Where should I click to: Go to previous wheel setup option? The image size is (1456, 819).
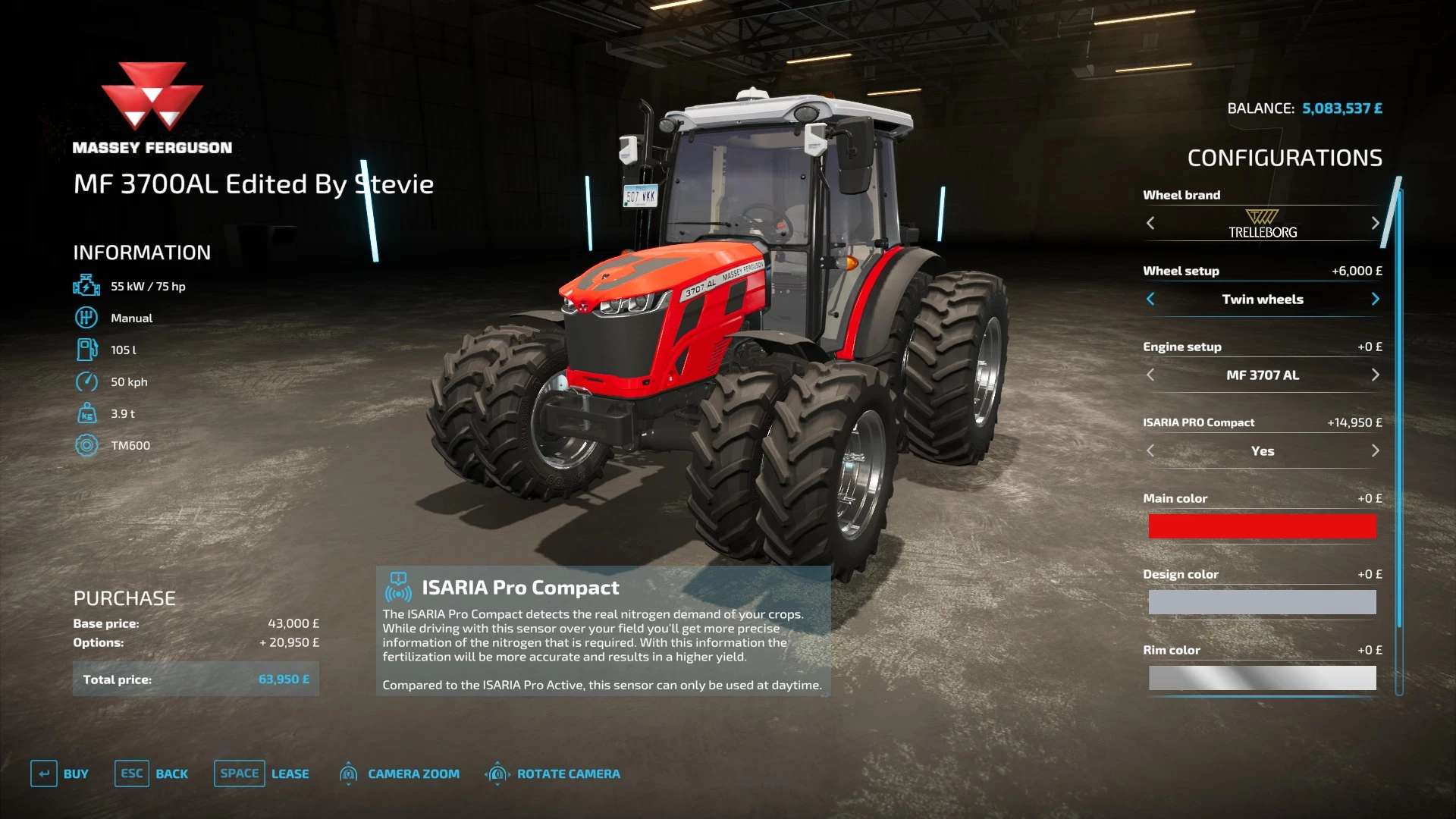1150,299
